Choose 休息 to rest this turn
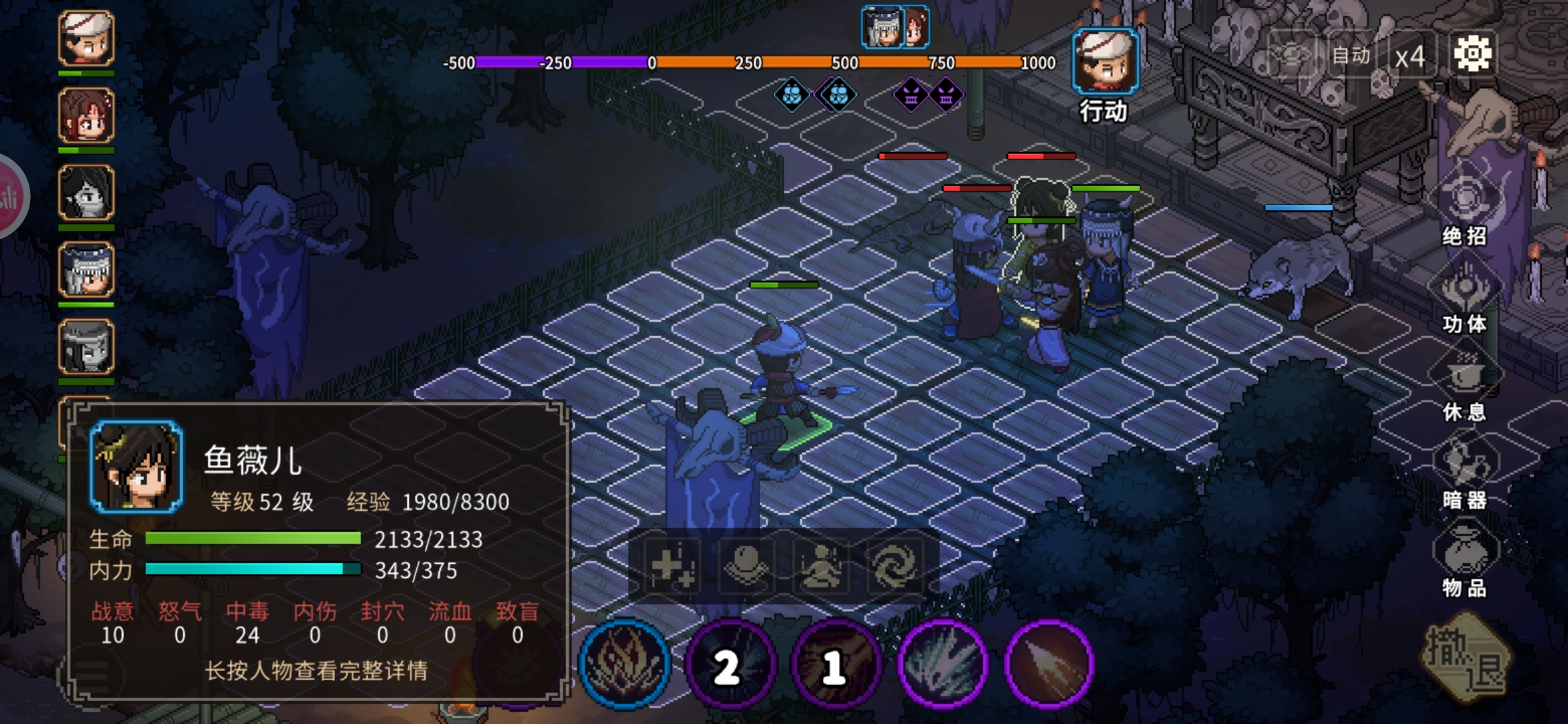1568x724 pixels. (1465, 384)
